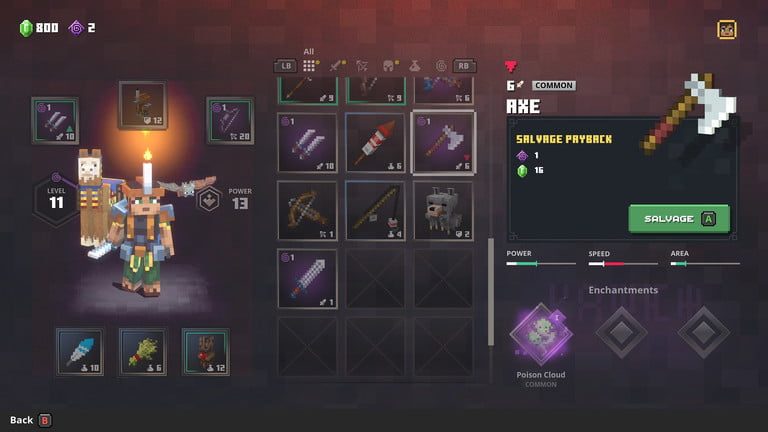Switch to the melee weapons filter tab
This screenshot has width=768, height=432.
coord(337,66)
